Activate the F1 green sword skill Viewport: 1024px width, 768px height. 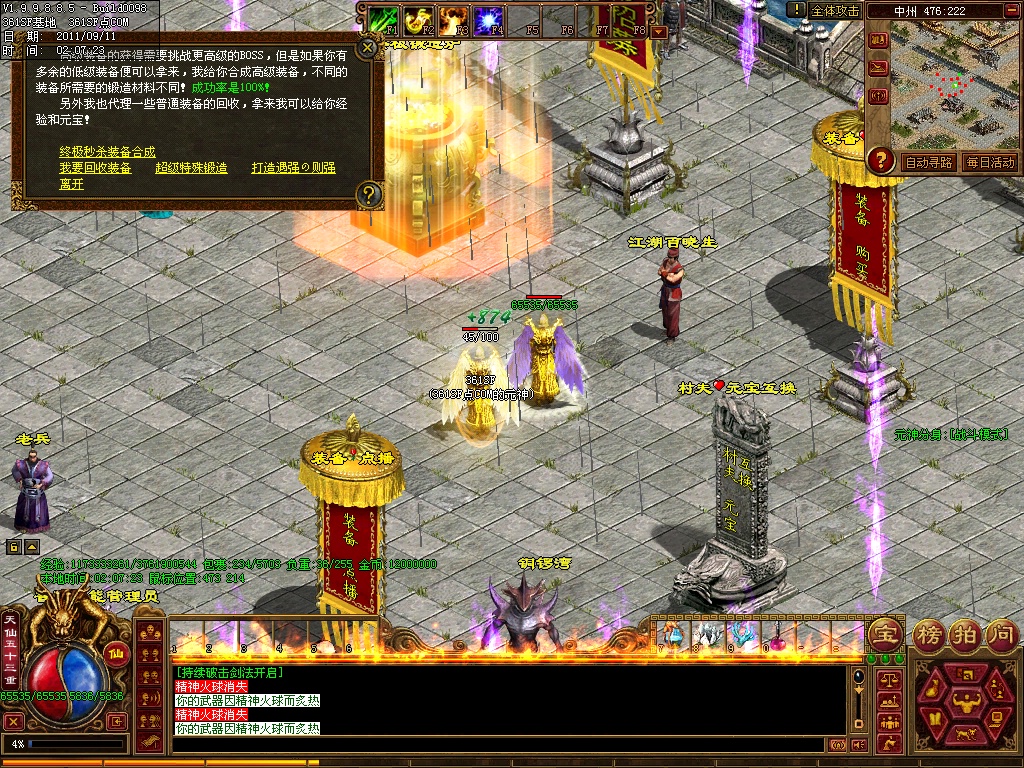[384, 19]
